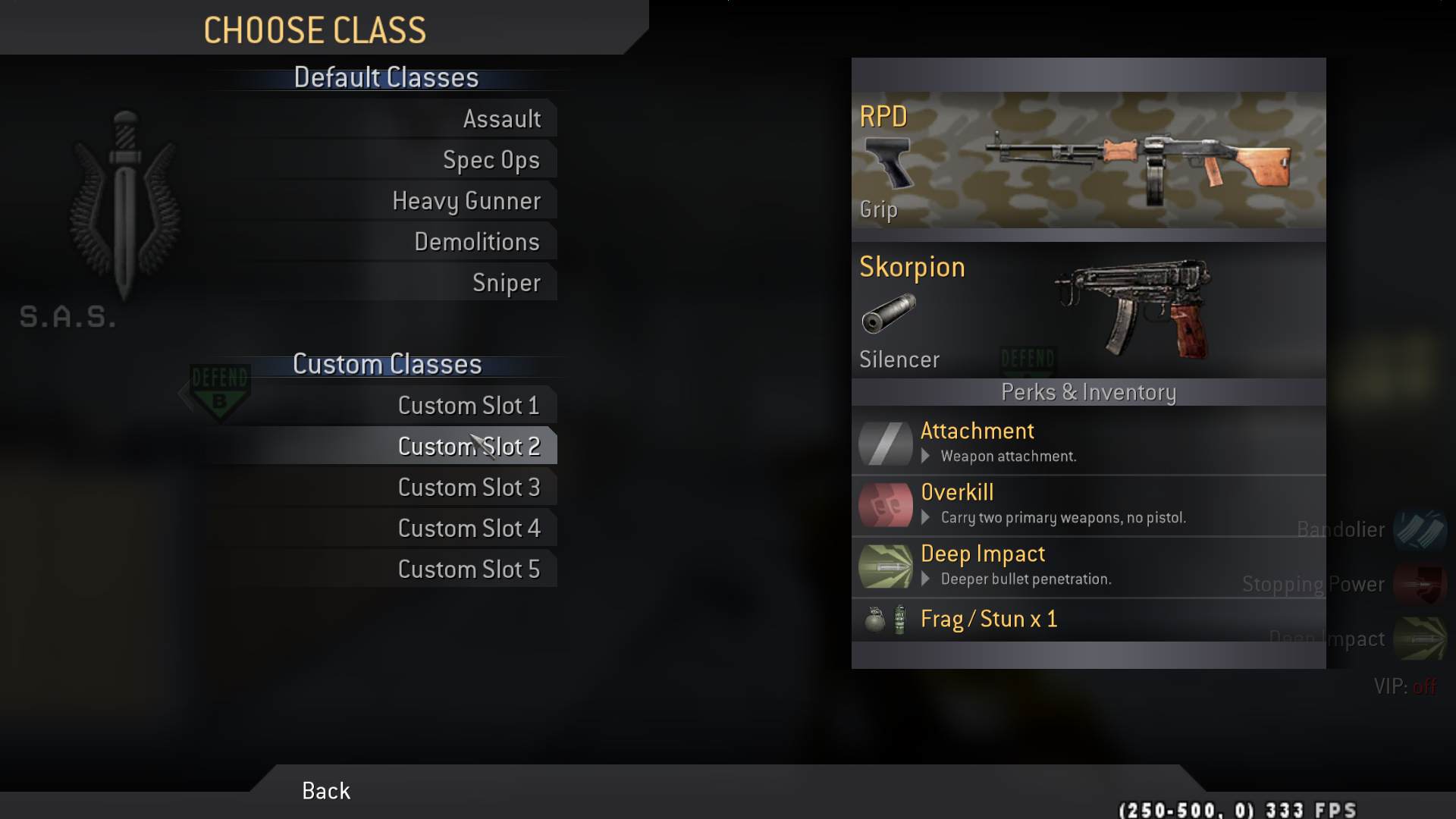This screenshot has height=819, width=1456.
Task: Pick the Heavy Gunner class
Action: click(x=466, y=201)
